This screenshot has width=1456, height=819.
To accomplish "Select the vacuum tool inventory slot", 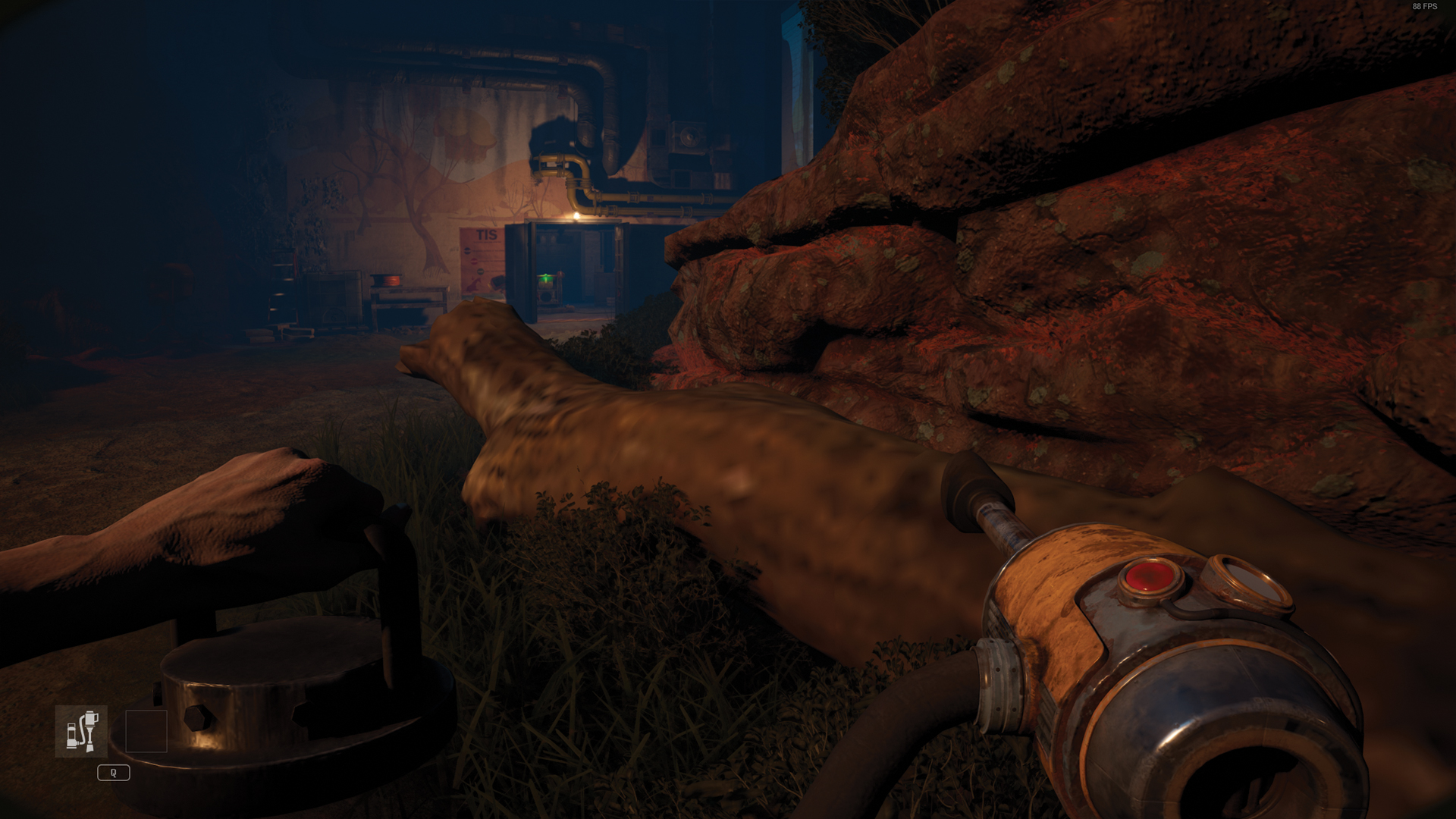I will click(x=81, y=731).
